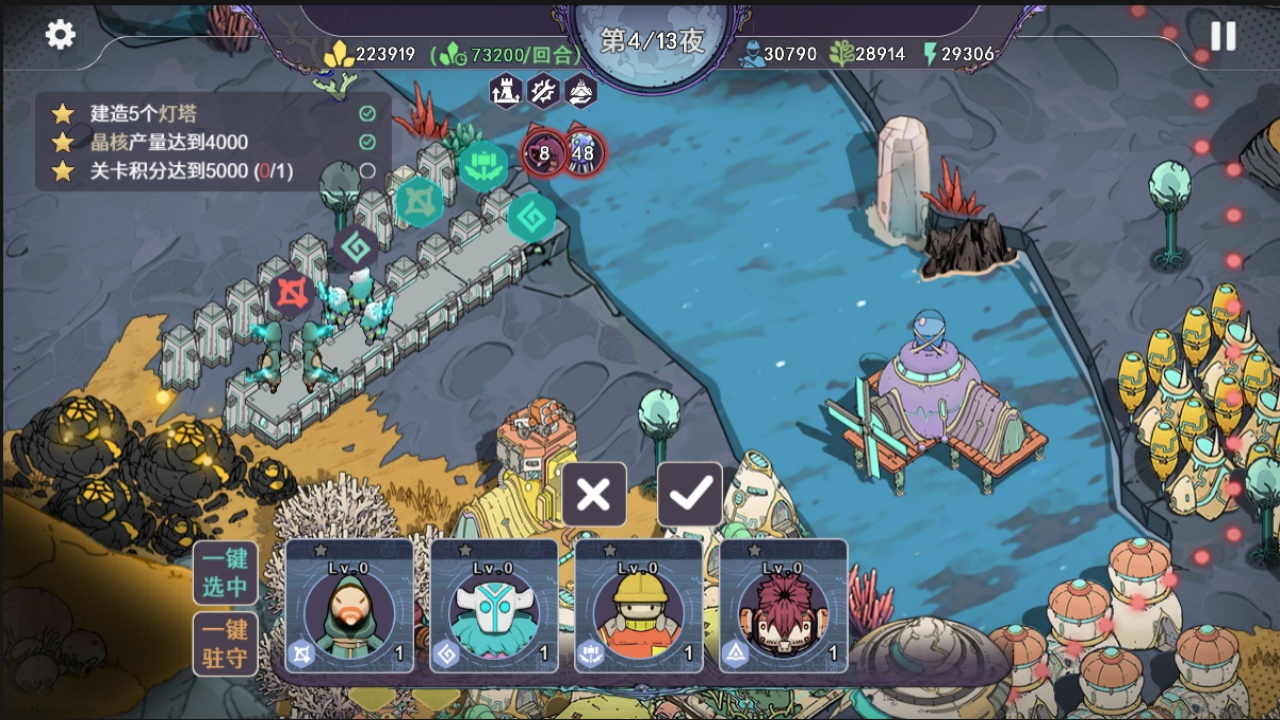
Task: Cancel with the X button
Action: (x=594, y=494)
